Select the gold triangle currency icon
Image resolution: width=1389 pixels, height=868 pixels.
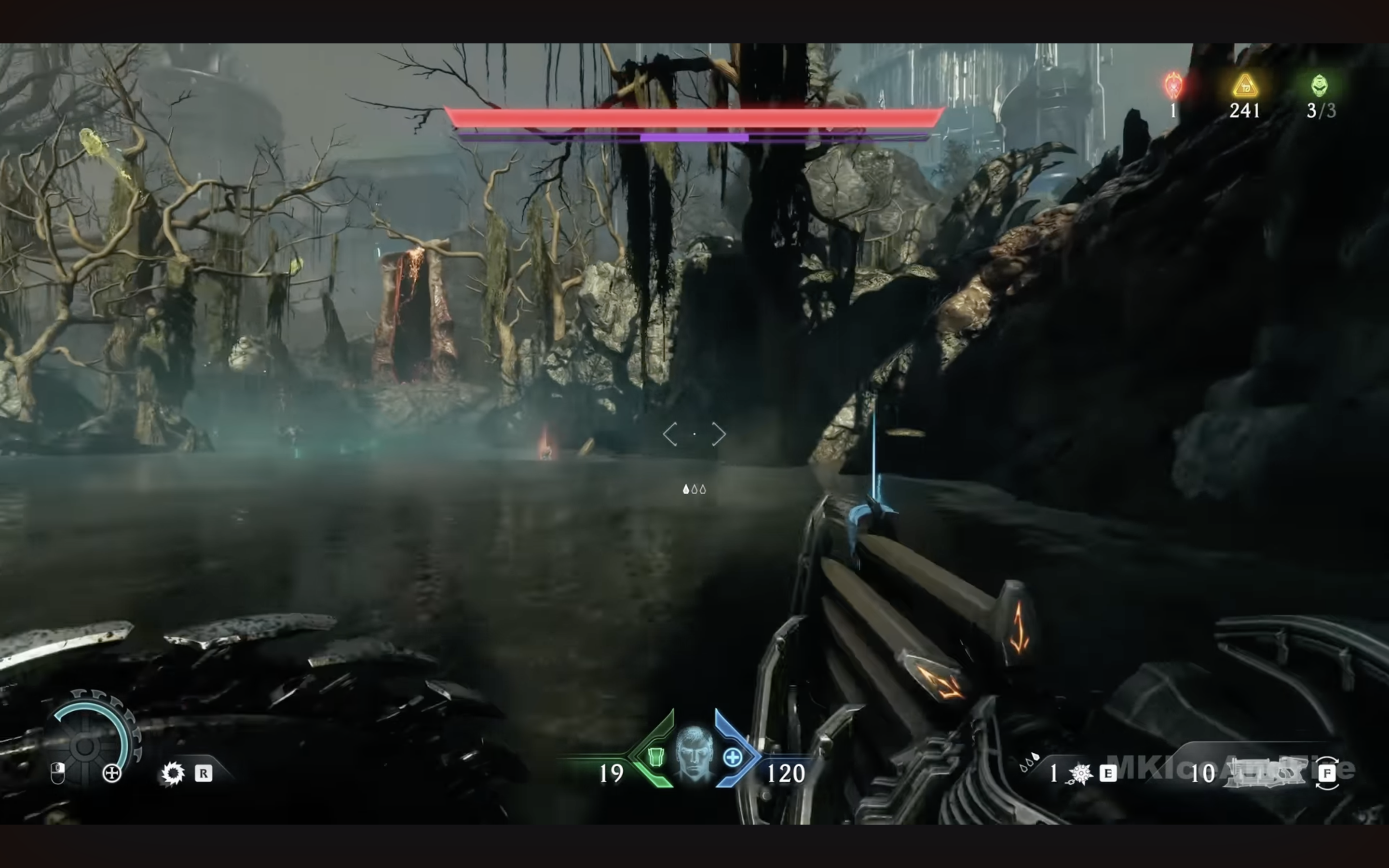click(x=1244, y=86)
